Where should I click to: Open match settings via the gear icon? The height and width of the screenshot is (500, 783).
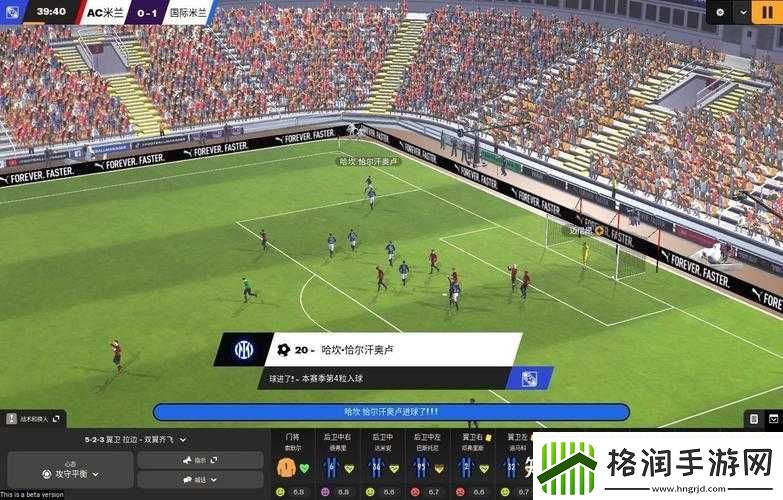720,12
